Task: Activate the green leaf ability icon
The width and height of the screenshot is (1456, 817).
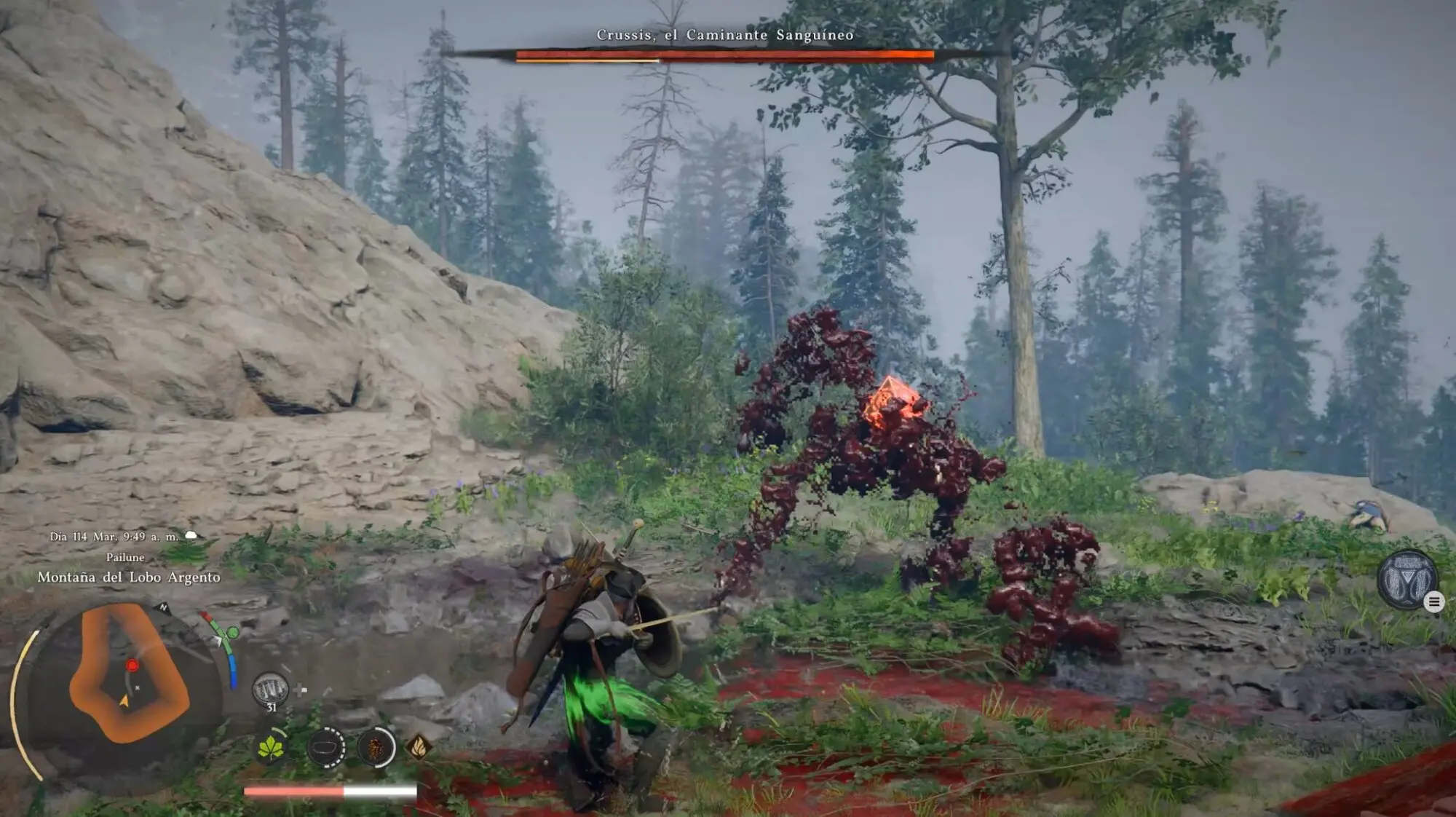Action: pos(271,747)
